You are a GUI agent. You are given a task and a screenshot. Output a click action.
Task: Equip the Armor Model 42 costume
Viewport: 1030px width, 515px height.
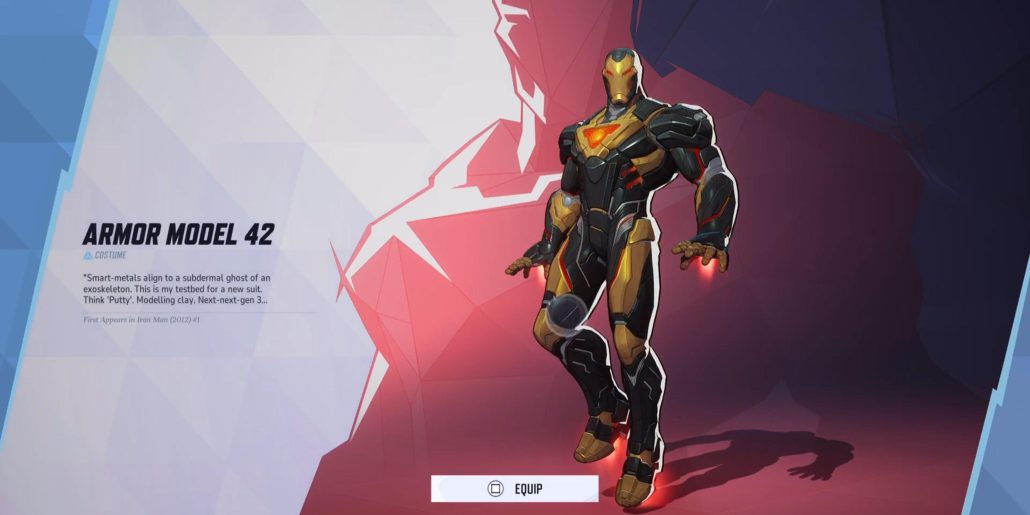click(515, 488)
